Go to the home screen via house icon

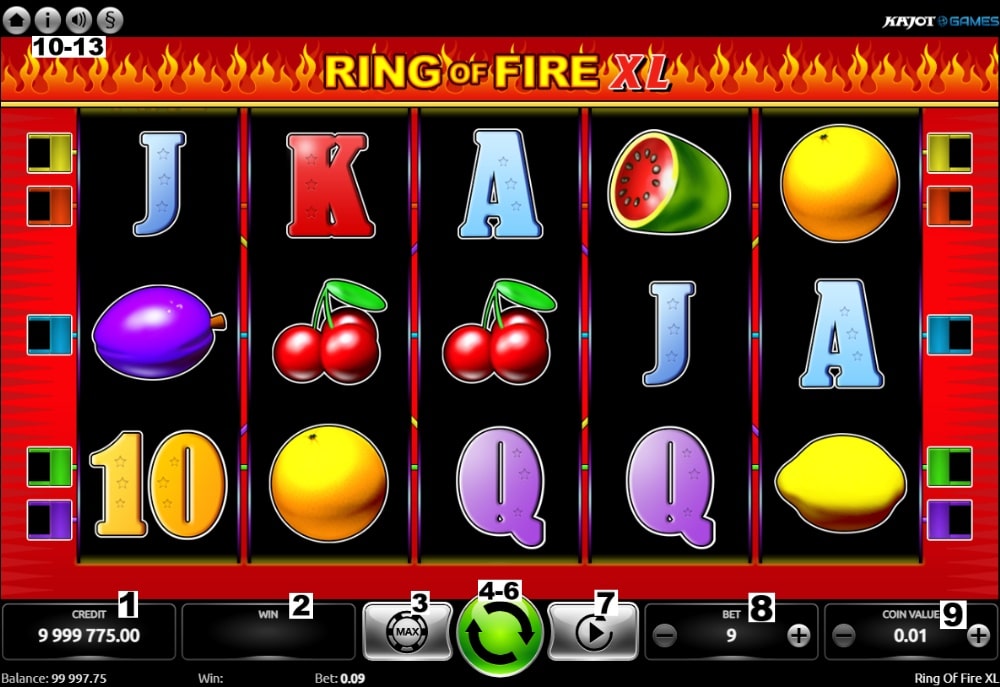(17, 18)
